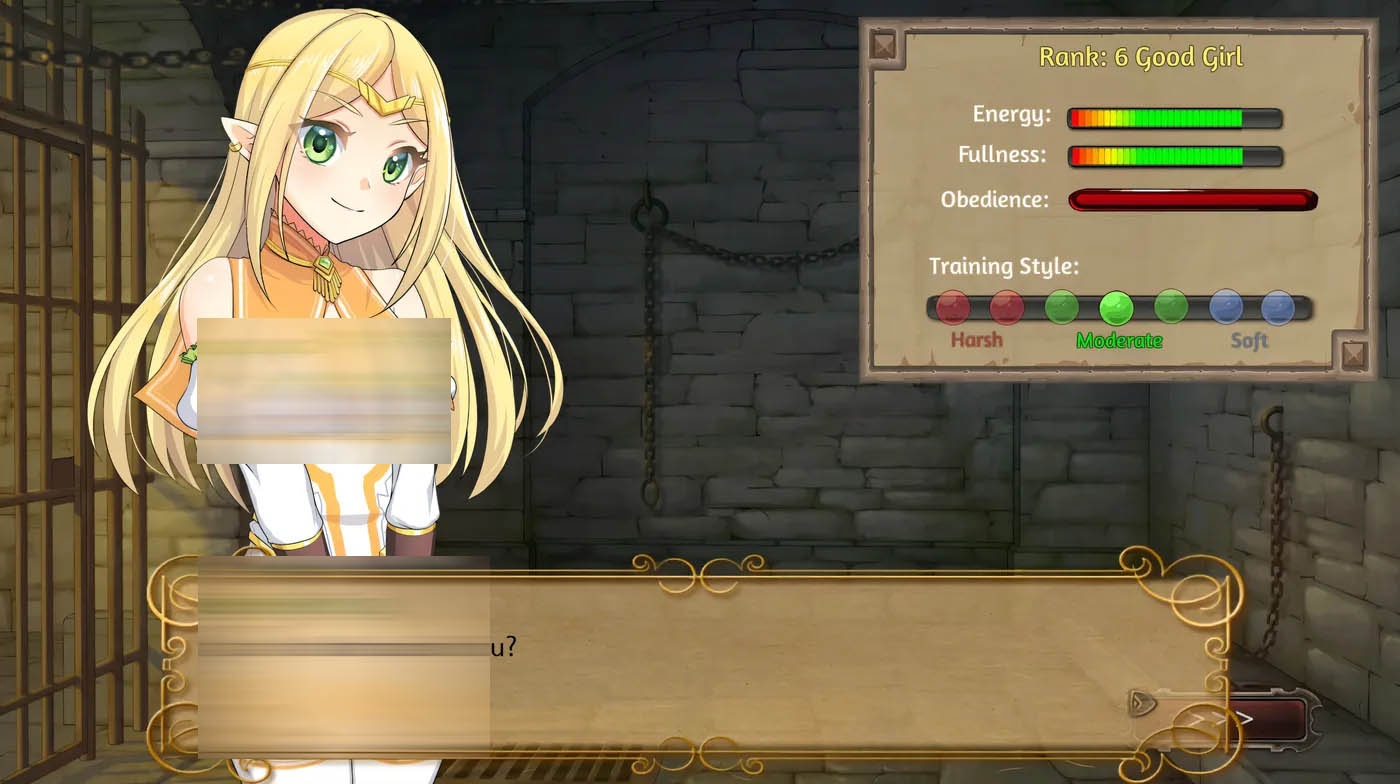Set training style to the softest blue orb
Screen dimensions: 1400x784
[1278, 307]
